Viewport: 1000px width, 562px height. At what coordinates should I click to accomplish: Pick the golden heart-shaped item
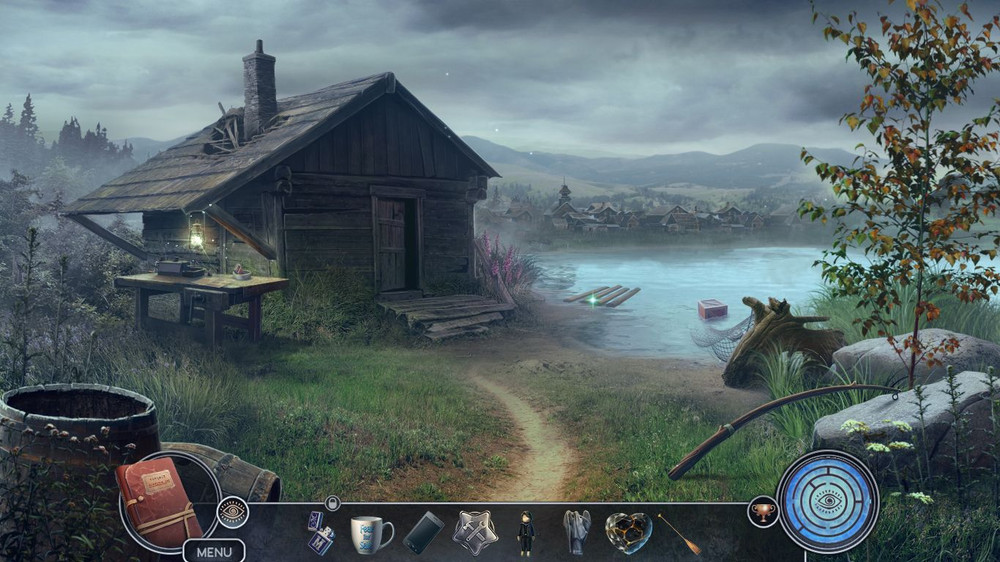(x=628, y=533)
